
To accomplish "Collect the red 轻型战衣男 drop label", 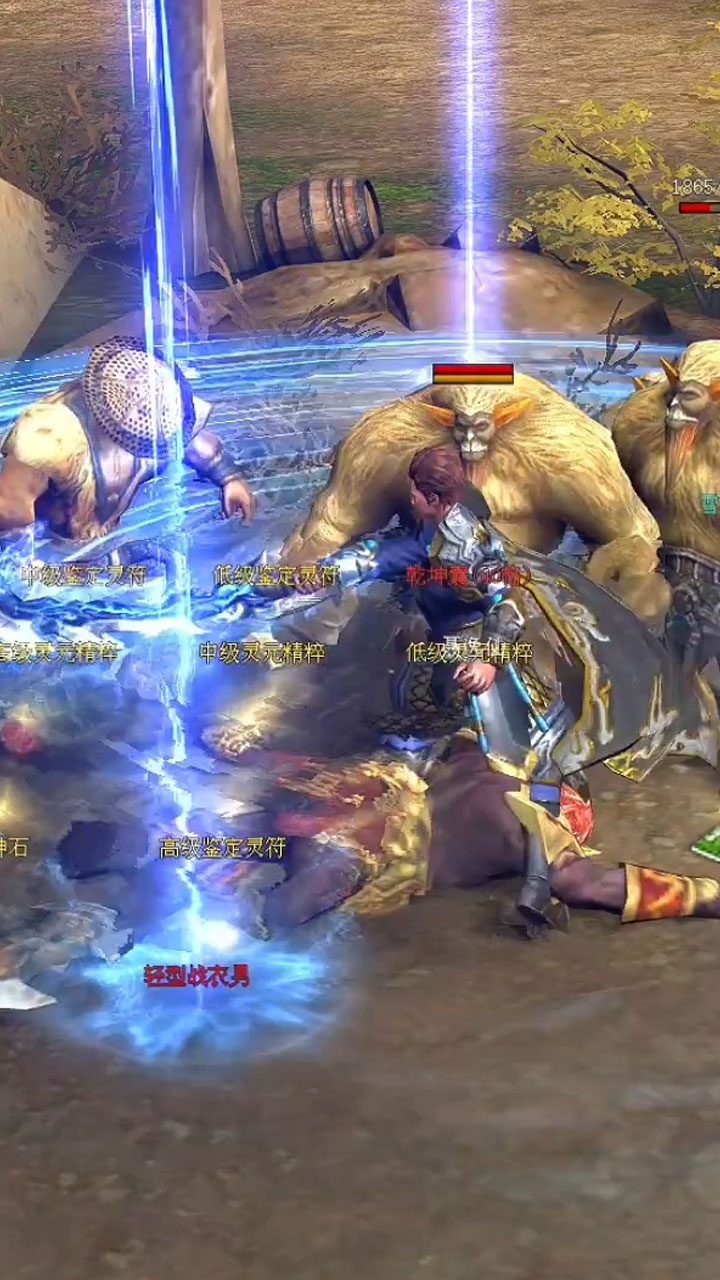I will 197,976.
